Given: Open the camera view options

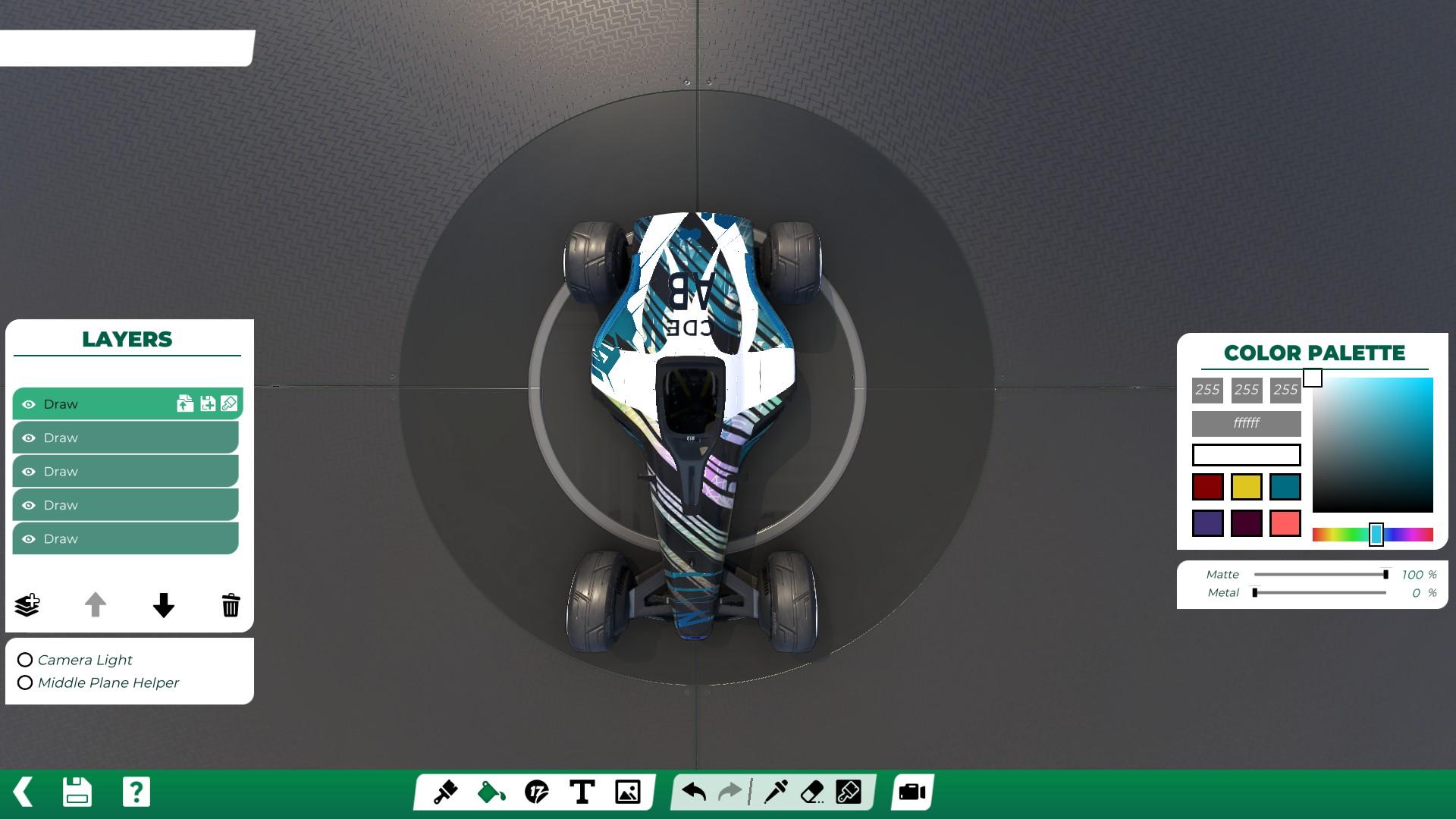Looking at the screenshot, I should [x=911, y=792].
